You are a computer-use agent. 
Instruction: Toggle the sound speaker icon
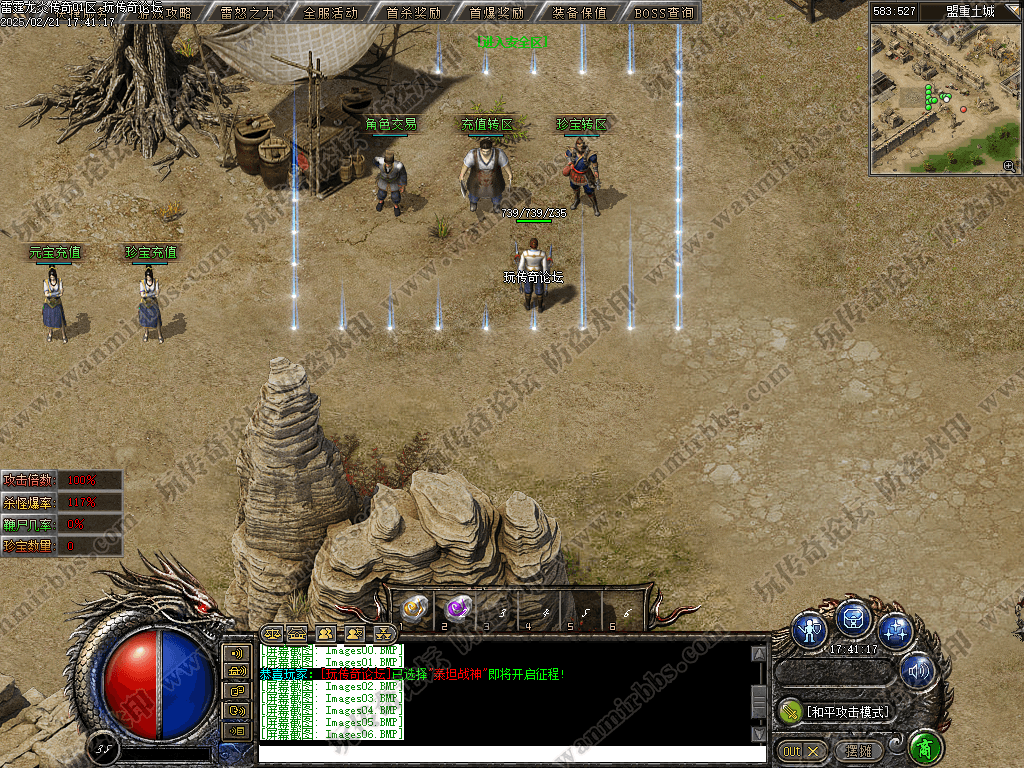point(917,670)
